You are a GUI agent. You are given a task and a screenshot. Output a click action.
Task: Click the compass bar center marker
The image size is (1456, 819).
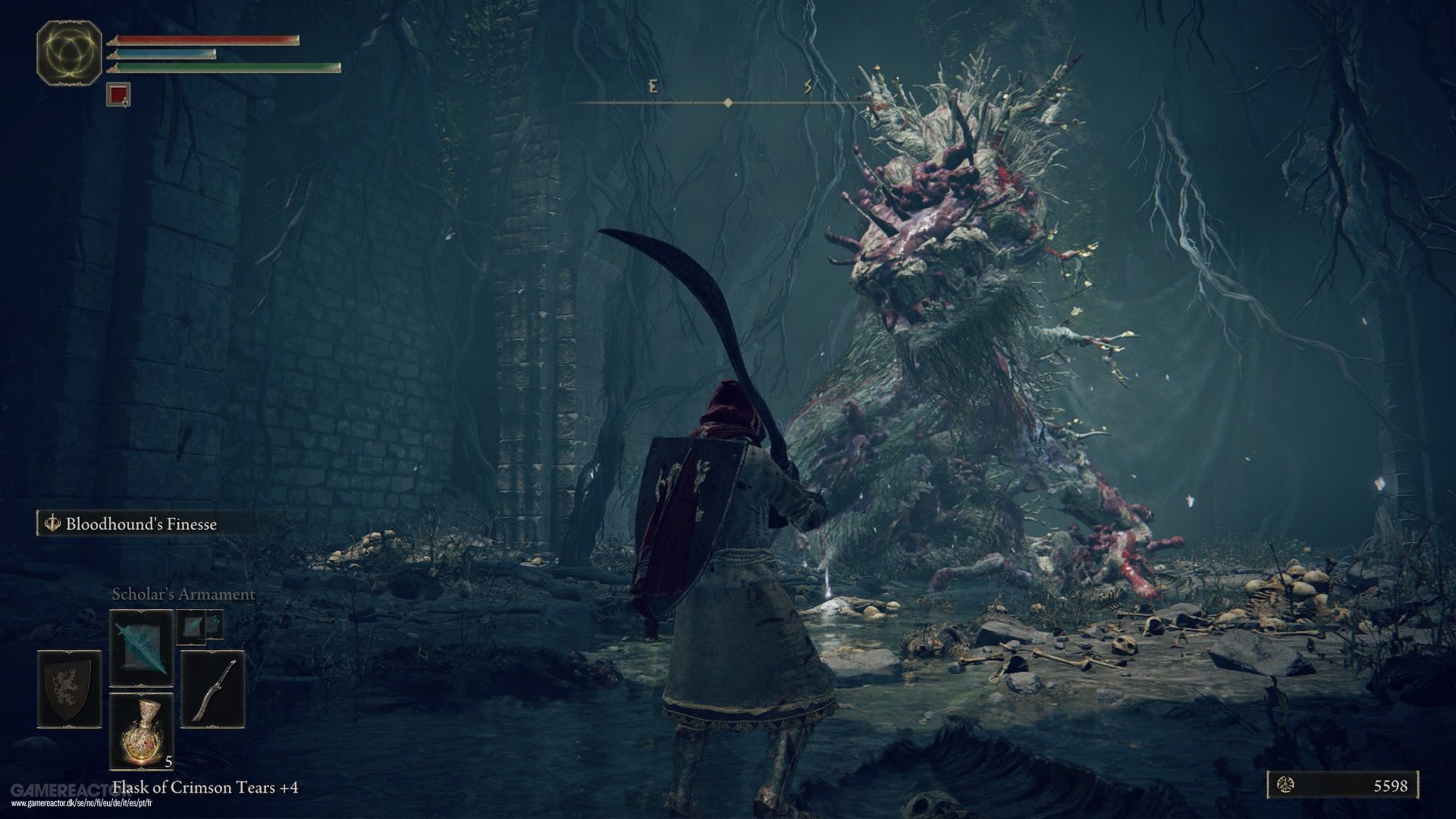click(x=728, y=102)
